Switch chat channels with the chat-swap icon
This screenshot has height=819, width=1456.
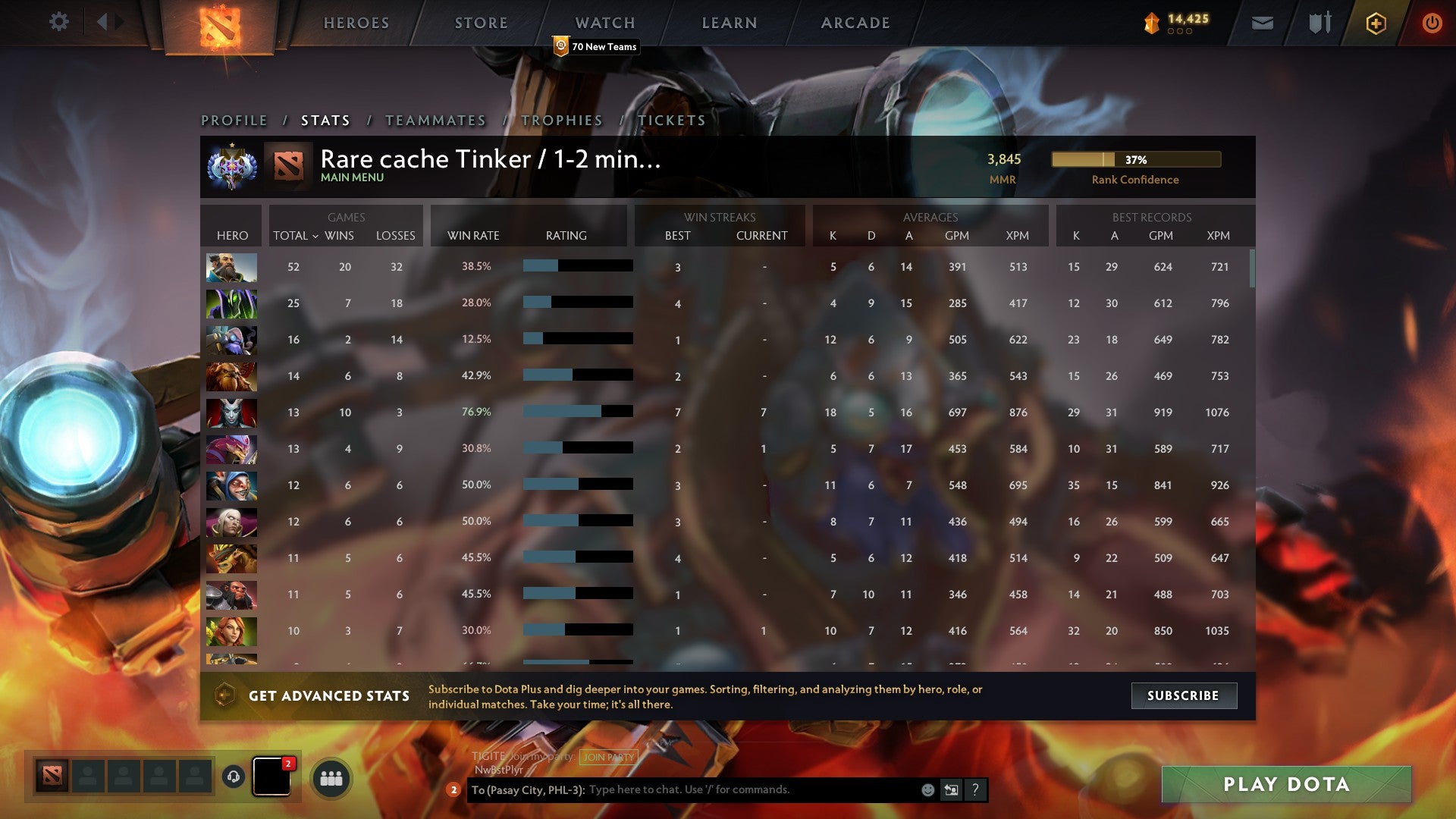point(951,789)
